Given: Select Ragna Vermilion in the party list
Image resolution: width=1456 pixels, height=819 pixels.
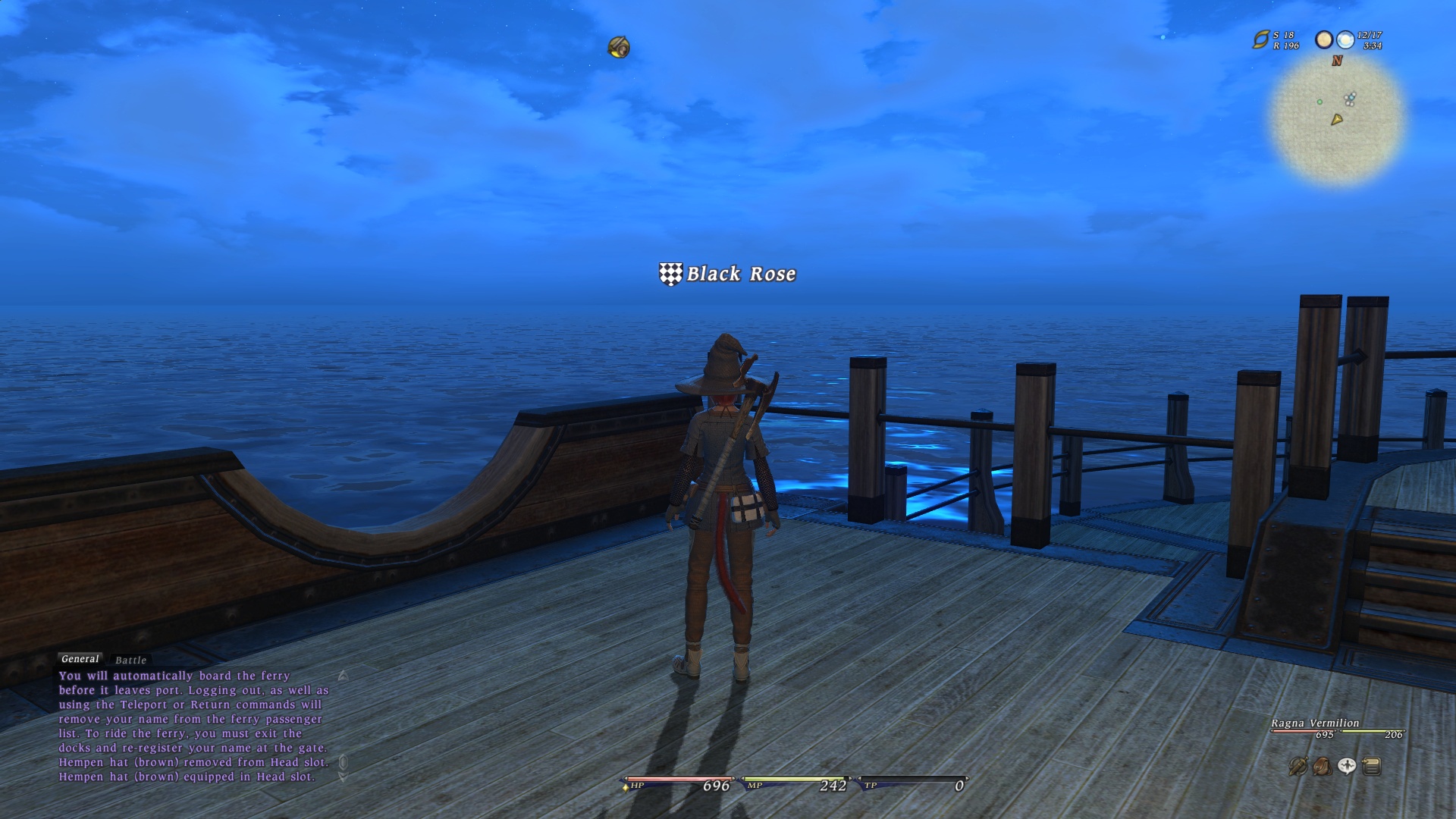Looking at the screenshot, I should [x=1315, y=723].
